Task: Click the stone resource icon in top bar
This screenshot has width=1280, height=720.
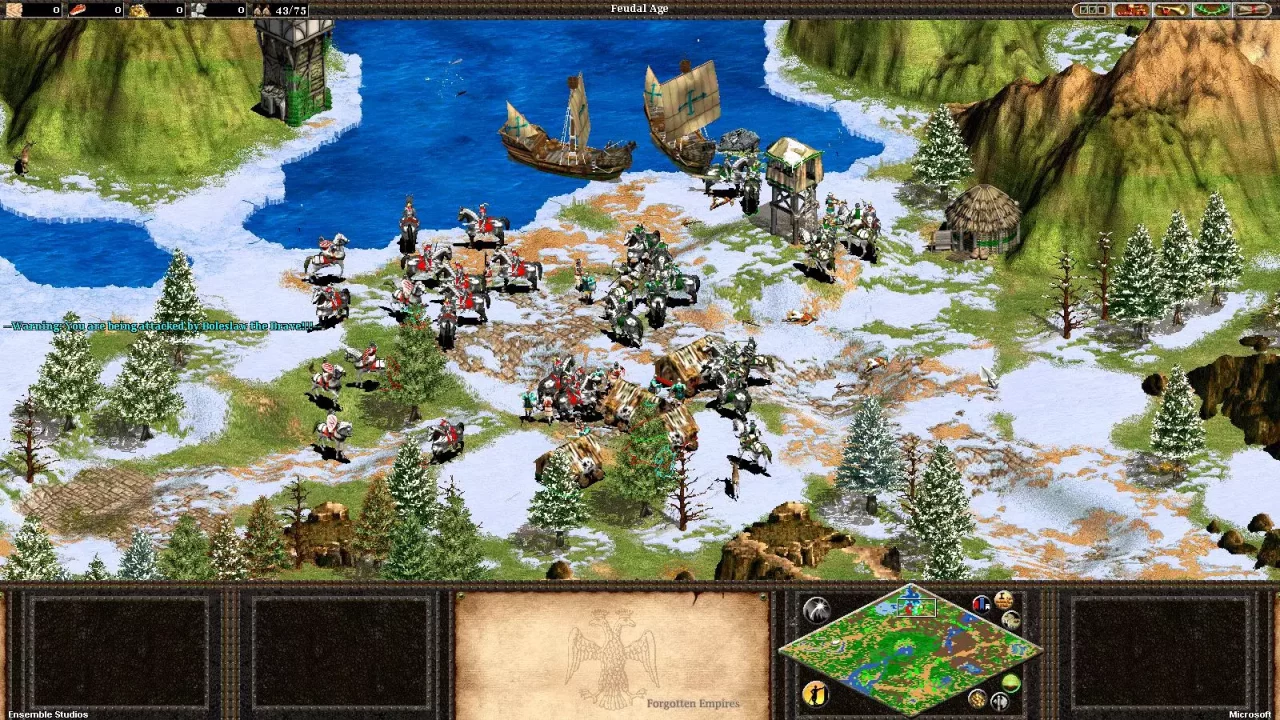Action: pos(200,9)
